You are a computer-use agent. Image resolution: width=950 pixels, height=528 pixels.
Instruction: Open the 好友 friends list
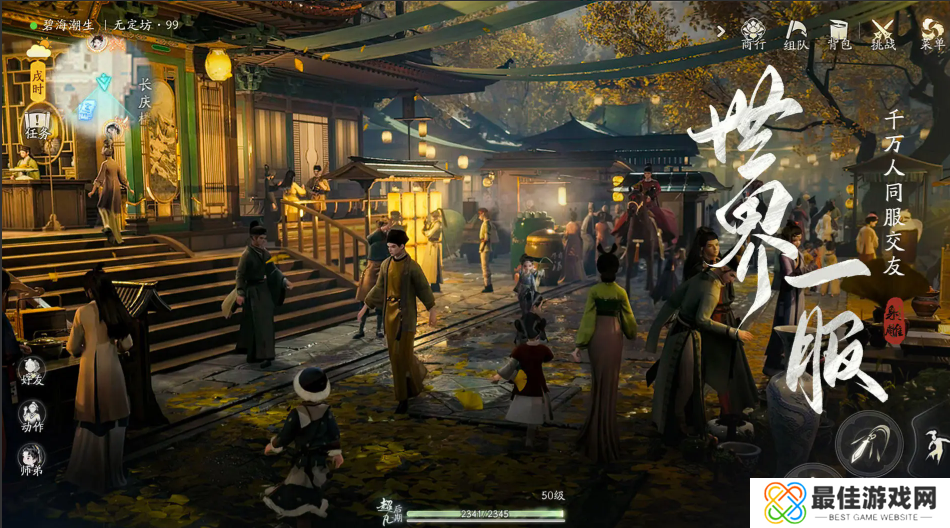point(32,372)
